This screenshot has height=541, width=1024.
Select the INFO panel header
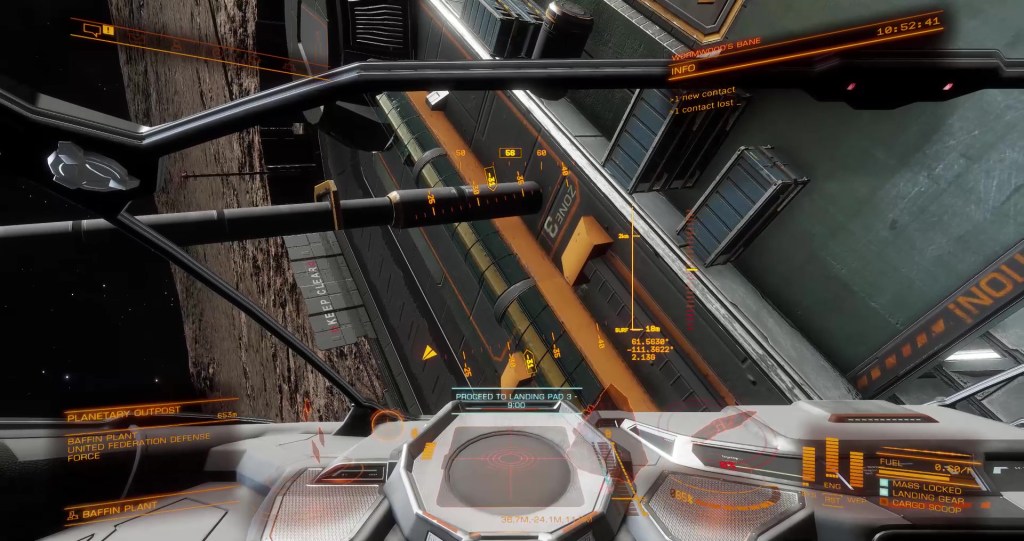[x=684, y=70]
